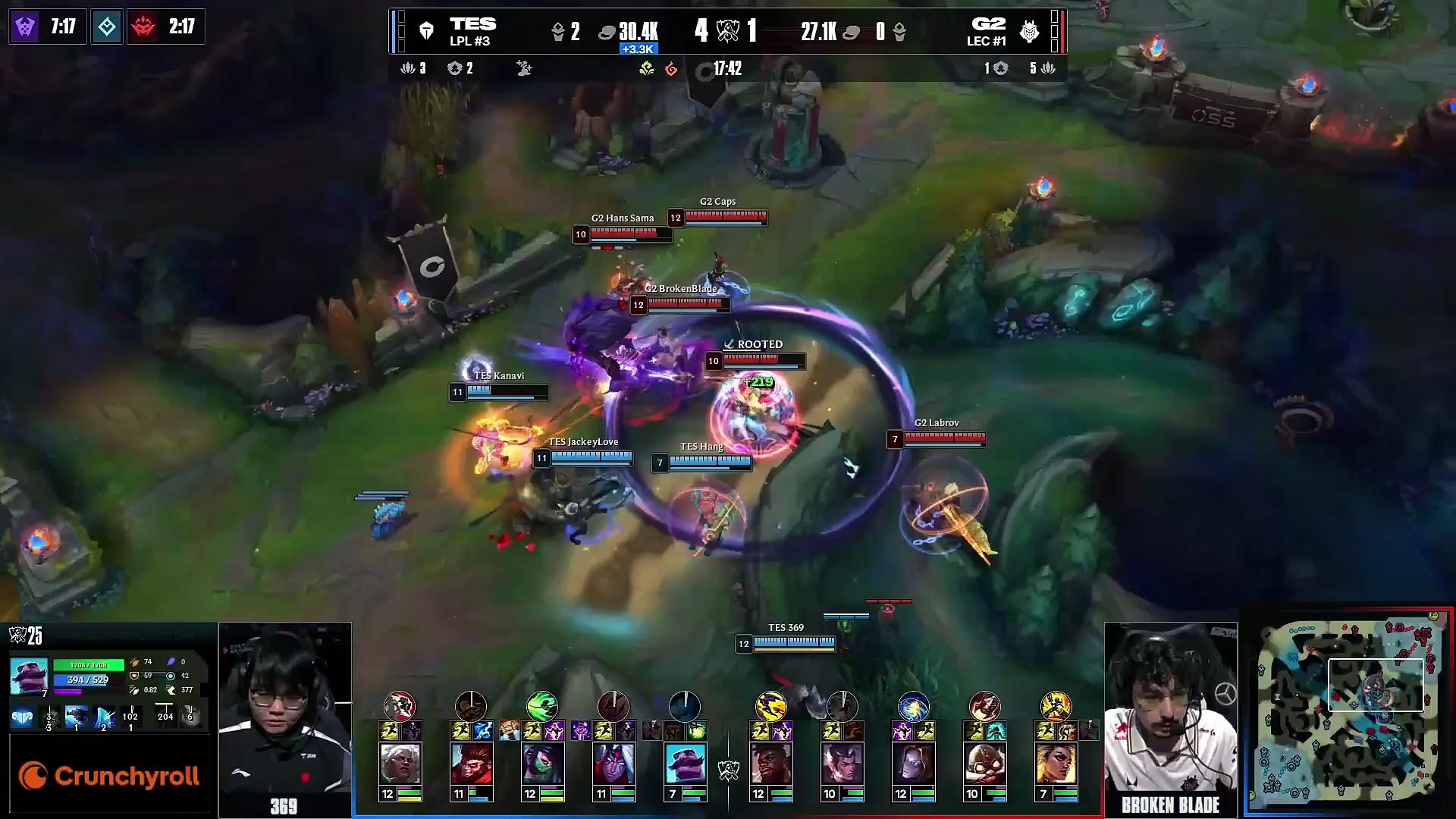Click the TES team logo on scoreboard
The height and width of the screenshot is (819, 1456).
tap(426, 31)
